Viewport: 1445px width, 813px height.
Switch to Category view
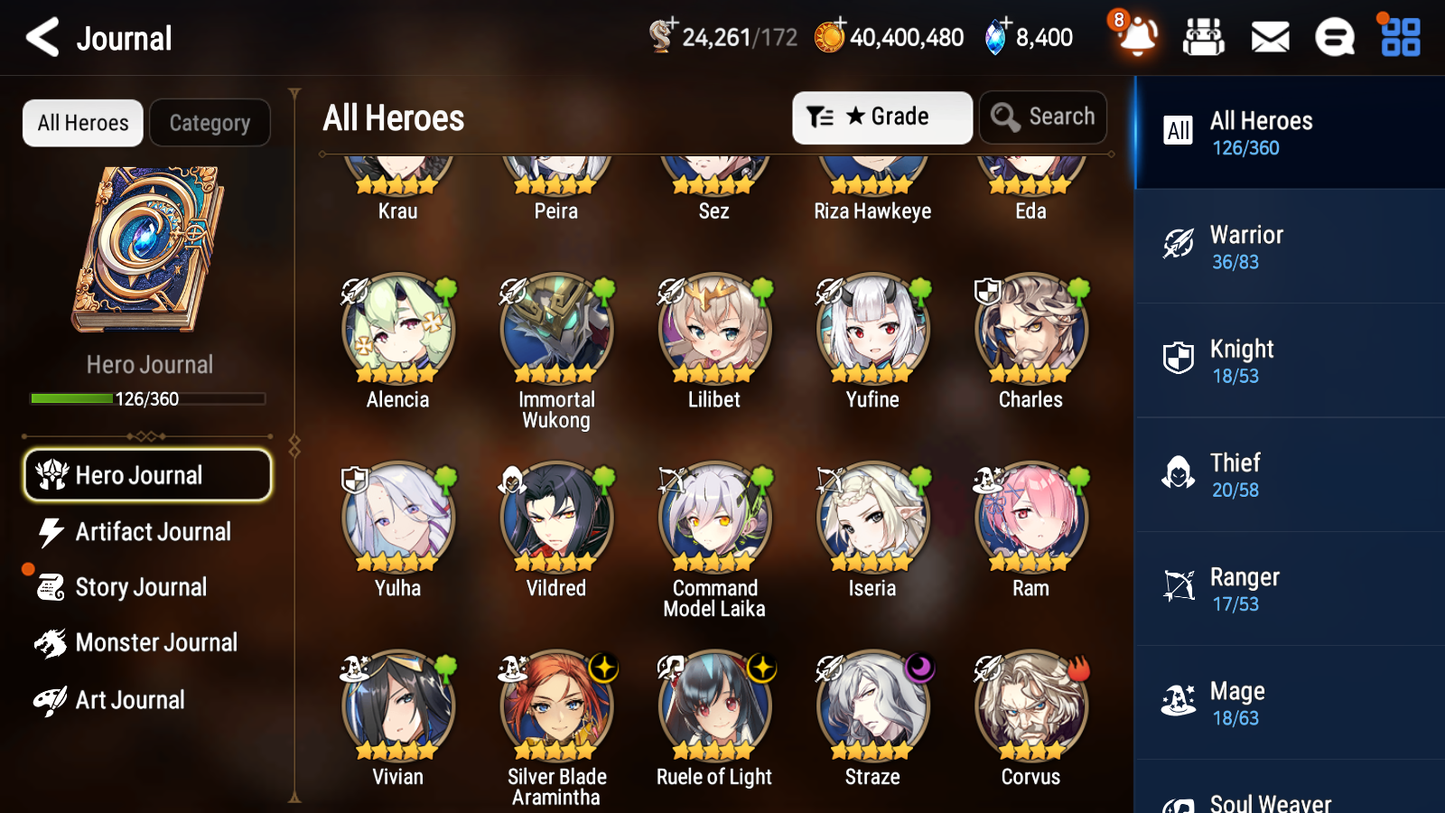point(209,122)
